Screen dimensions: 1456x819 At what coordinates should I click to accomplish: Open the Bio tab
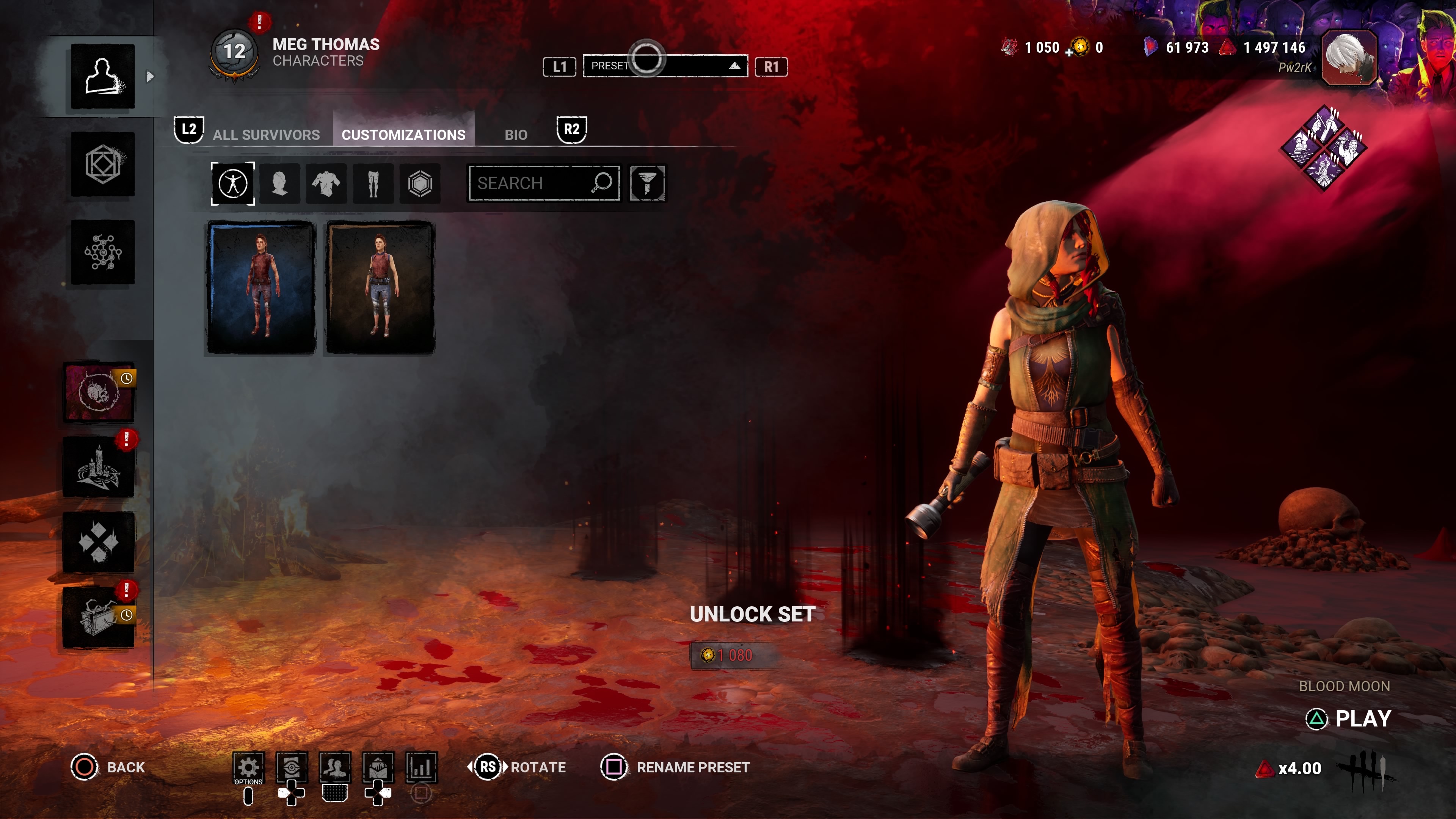pos(516,135)
